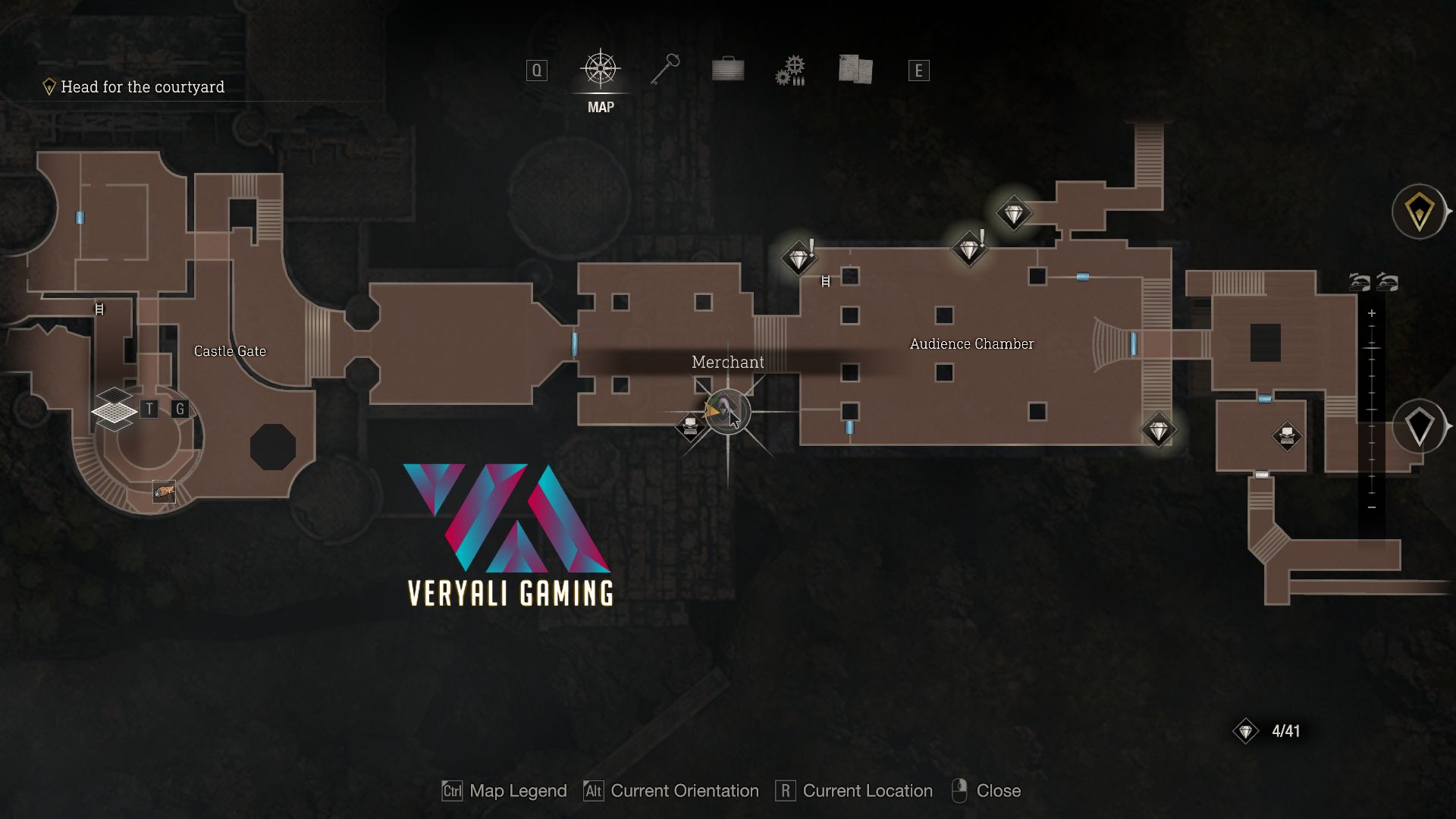Click the map zoom slider track
This screenshot has width=1456, height=819.
pyautogui.click(x=1372, y=409)
